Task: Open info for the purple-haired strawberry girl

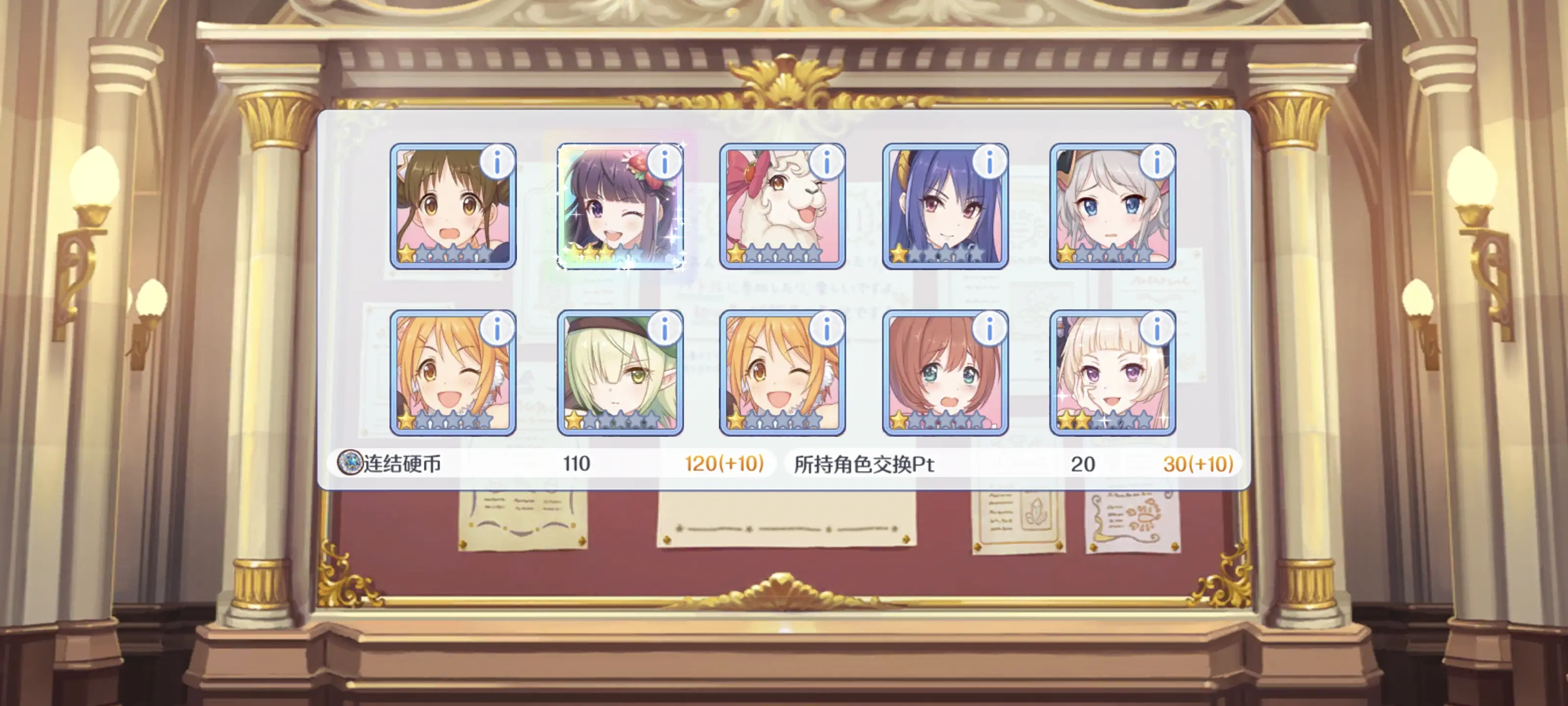Action: pos(664,163)
